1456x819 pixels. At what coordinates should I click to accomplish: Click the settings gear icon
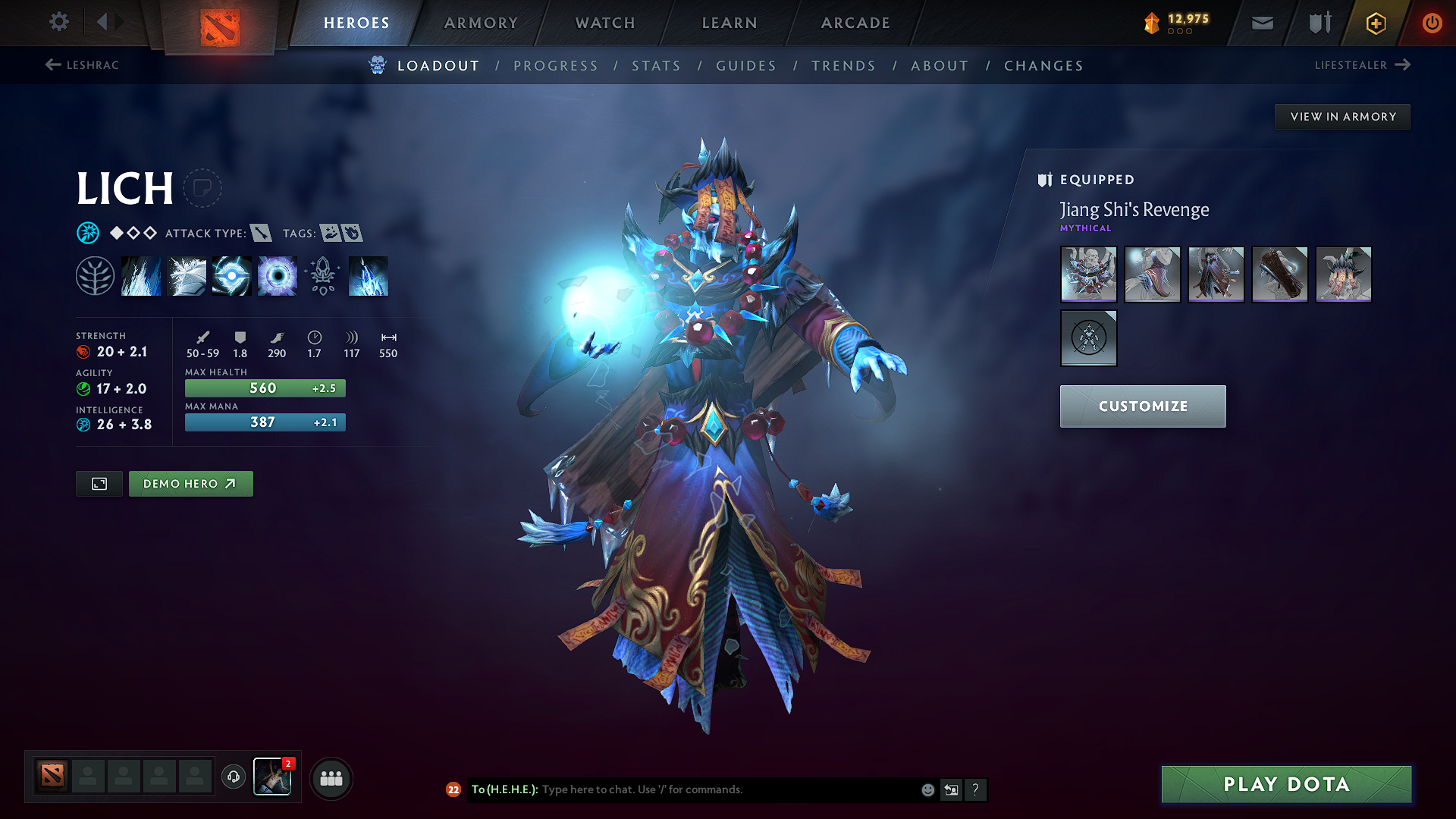click(58, 22)
